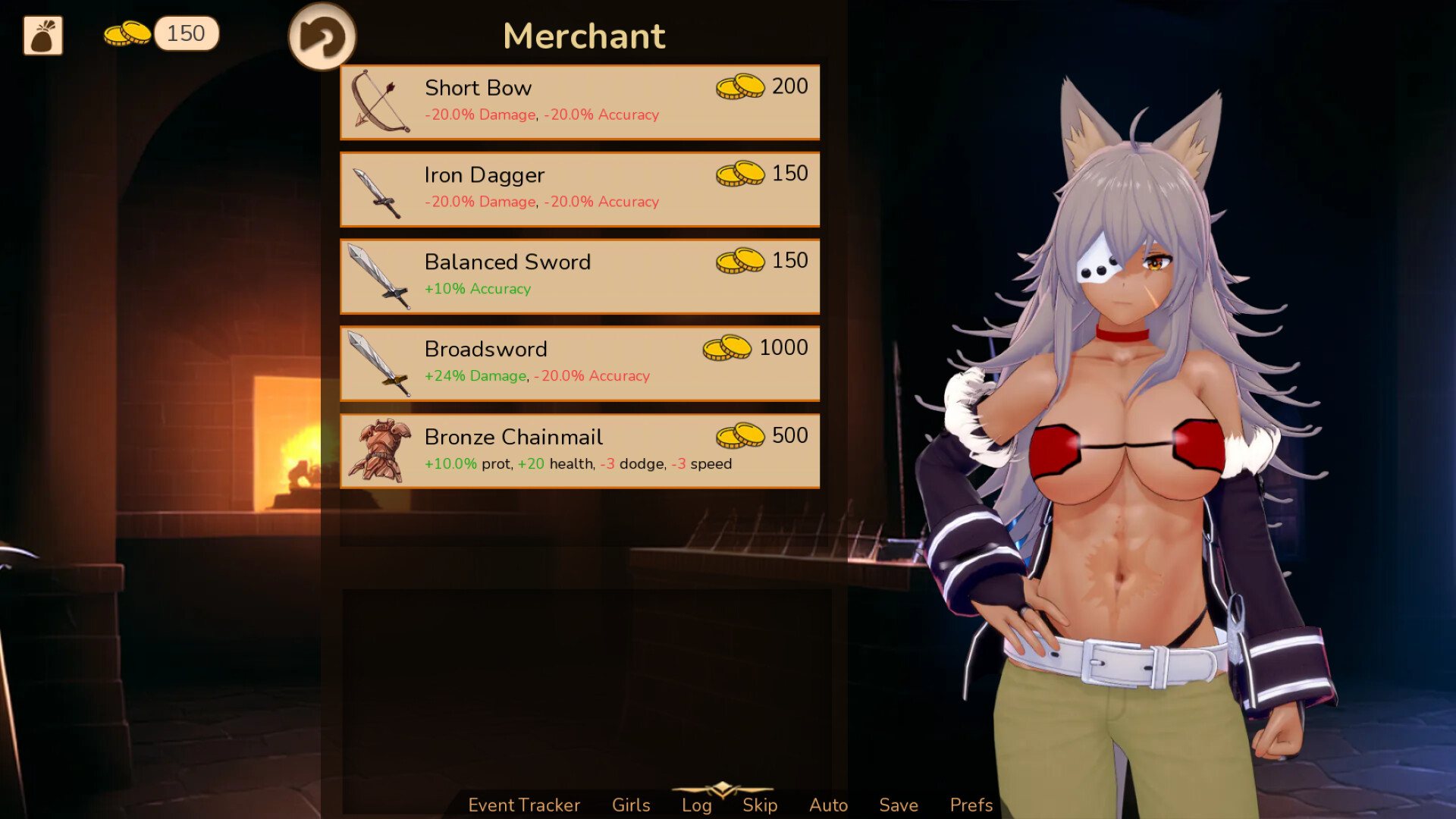This screenshot has width=1456, height=819.
Task: Open the Prefs settings
Action: (x=971, y=805)
